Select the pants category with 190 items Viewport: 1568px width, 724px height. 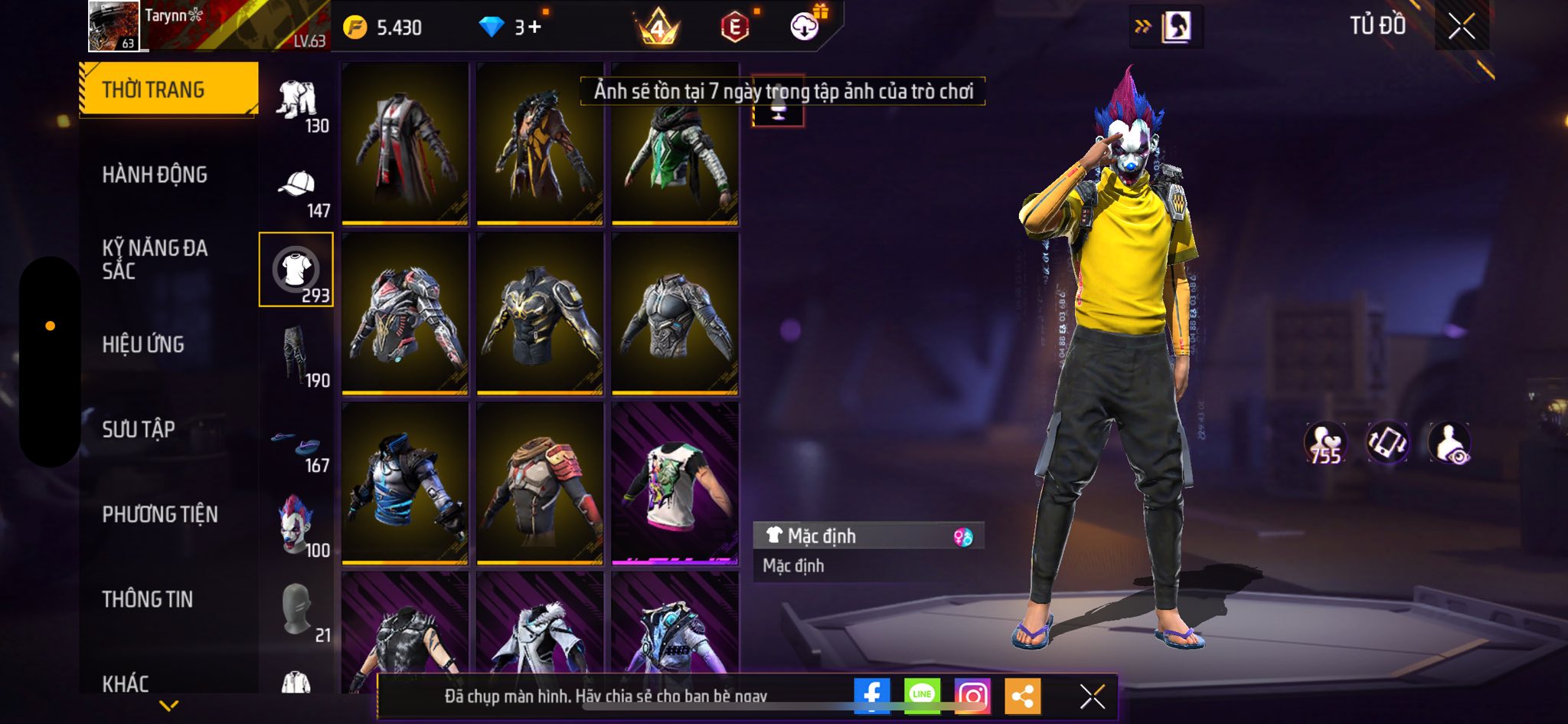(x=297, y=355)
